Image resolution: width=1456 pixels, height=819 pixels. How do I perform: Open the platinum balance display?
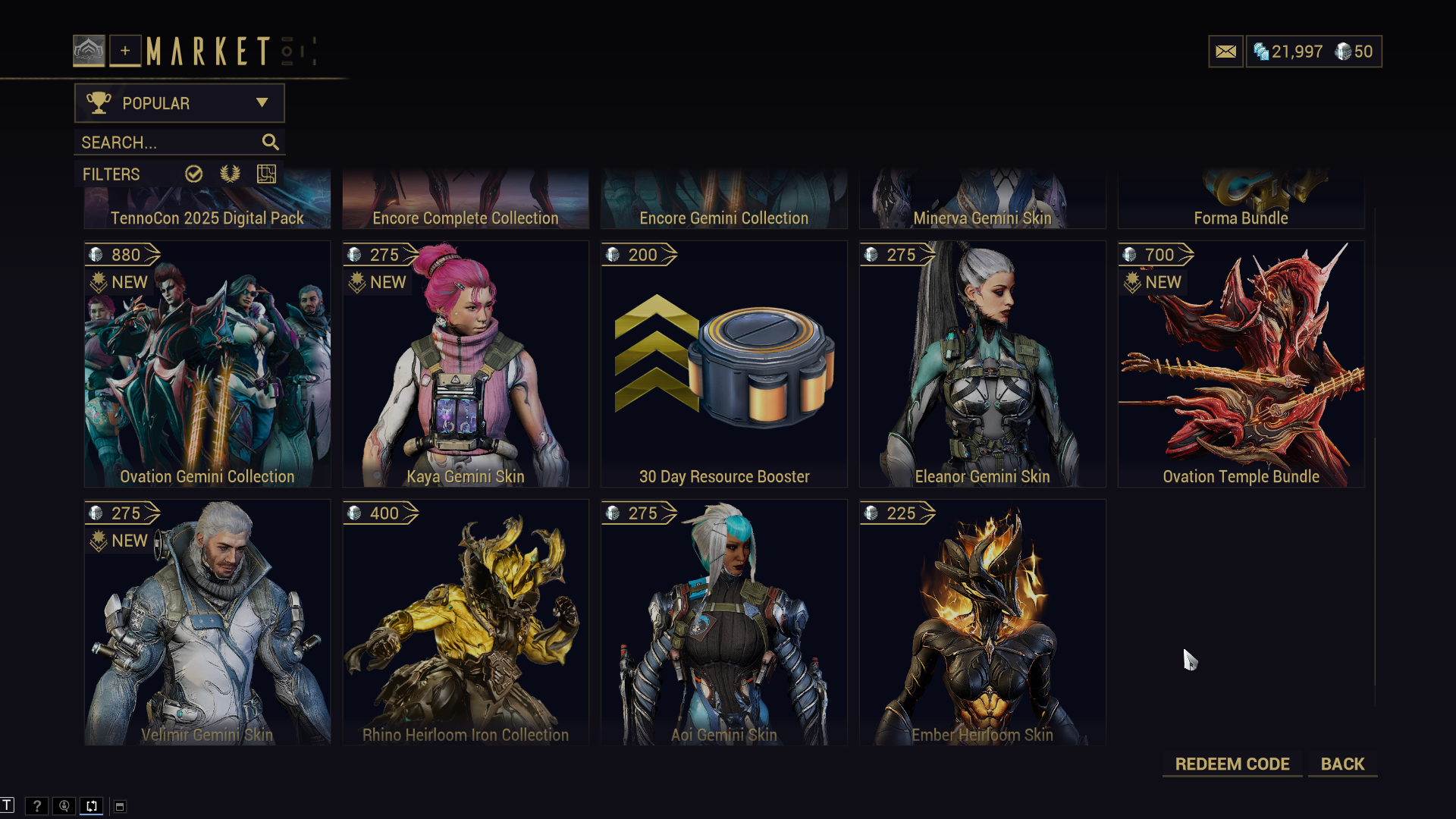pyautogui.click(x=1288, y=52)
